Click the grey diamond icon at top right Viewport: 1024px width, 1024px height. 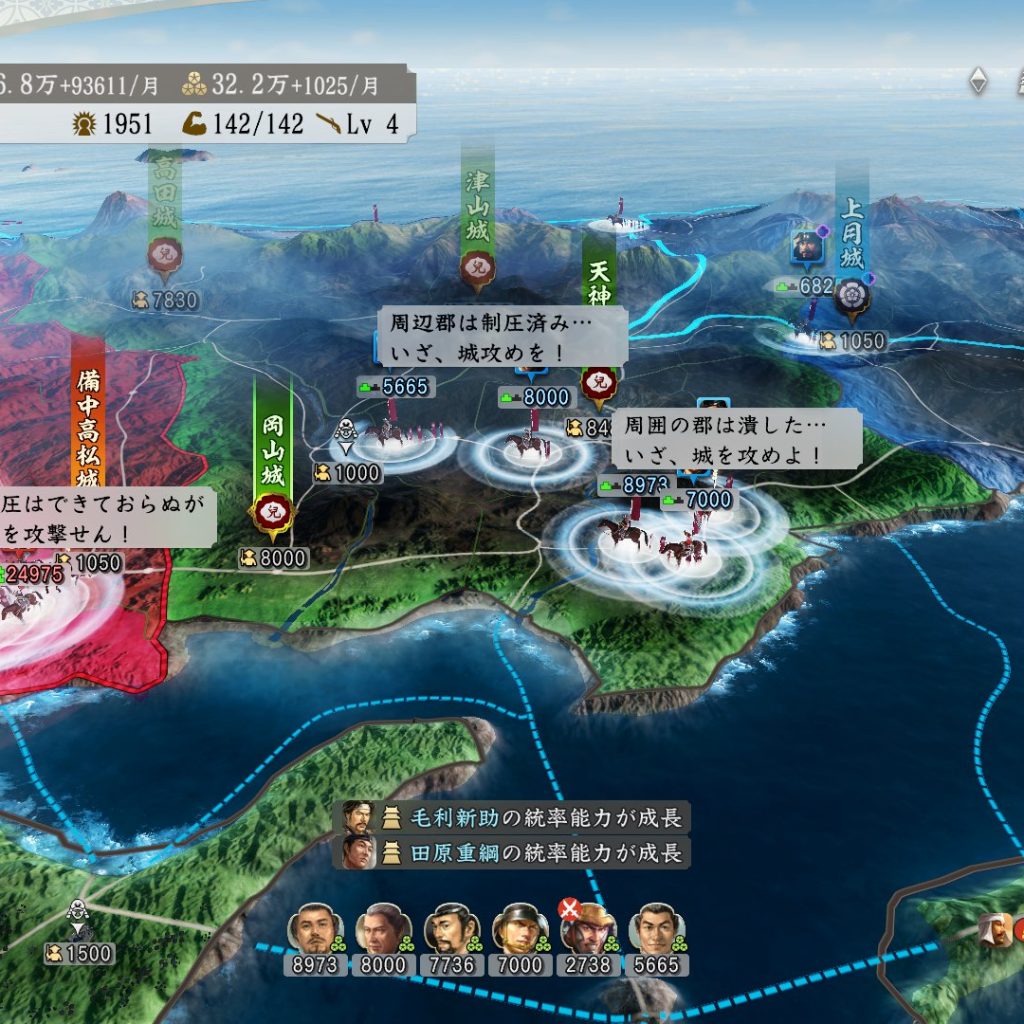tap(978, 81)
